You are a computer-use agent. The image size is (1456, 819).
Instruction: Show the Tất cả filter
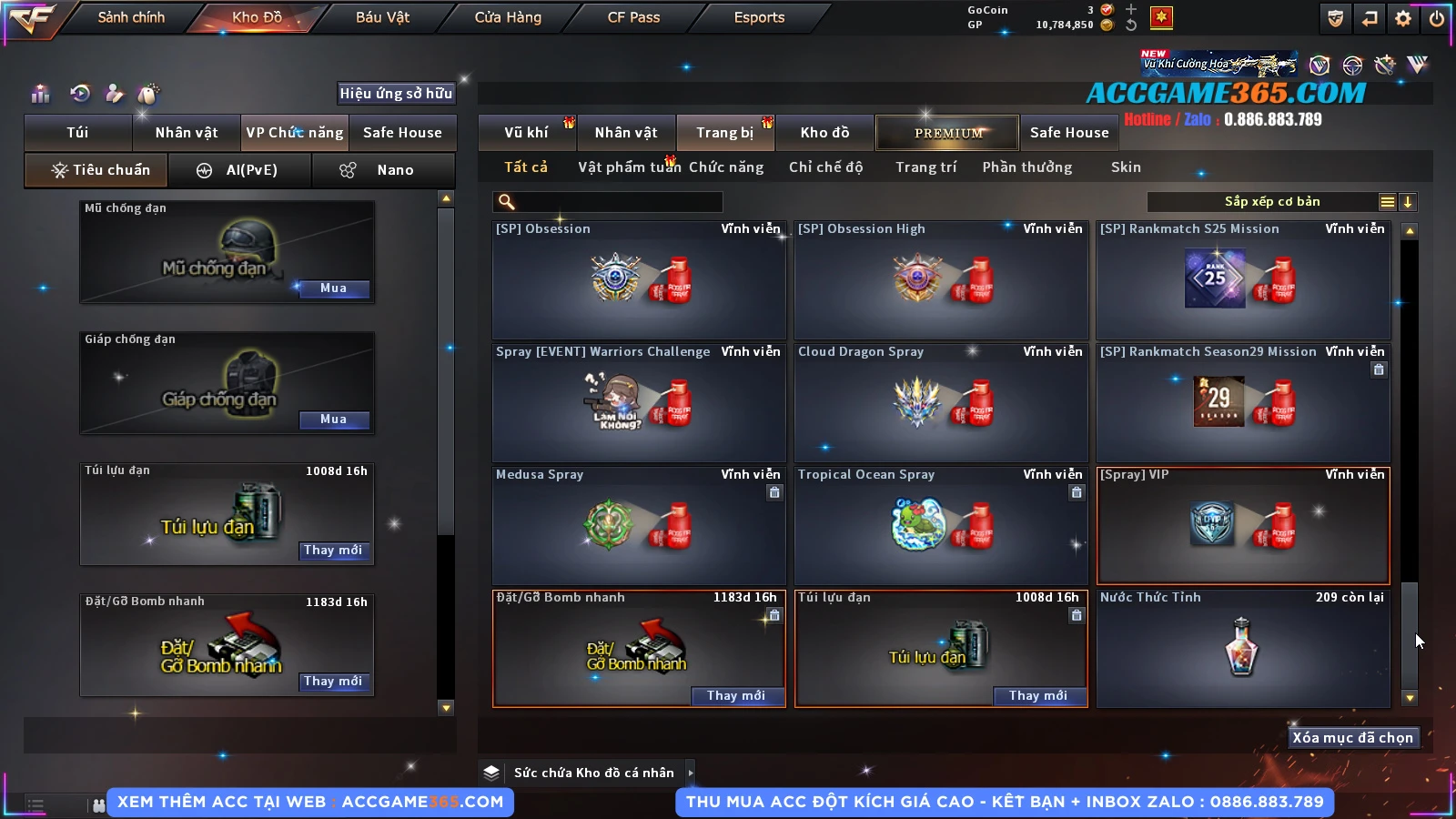[x=526, y=167]
